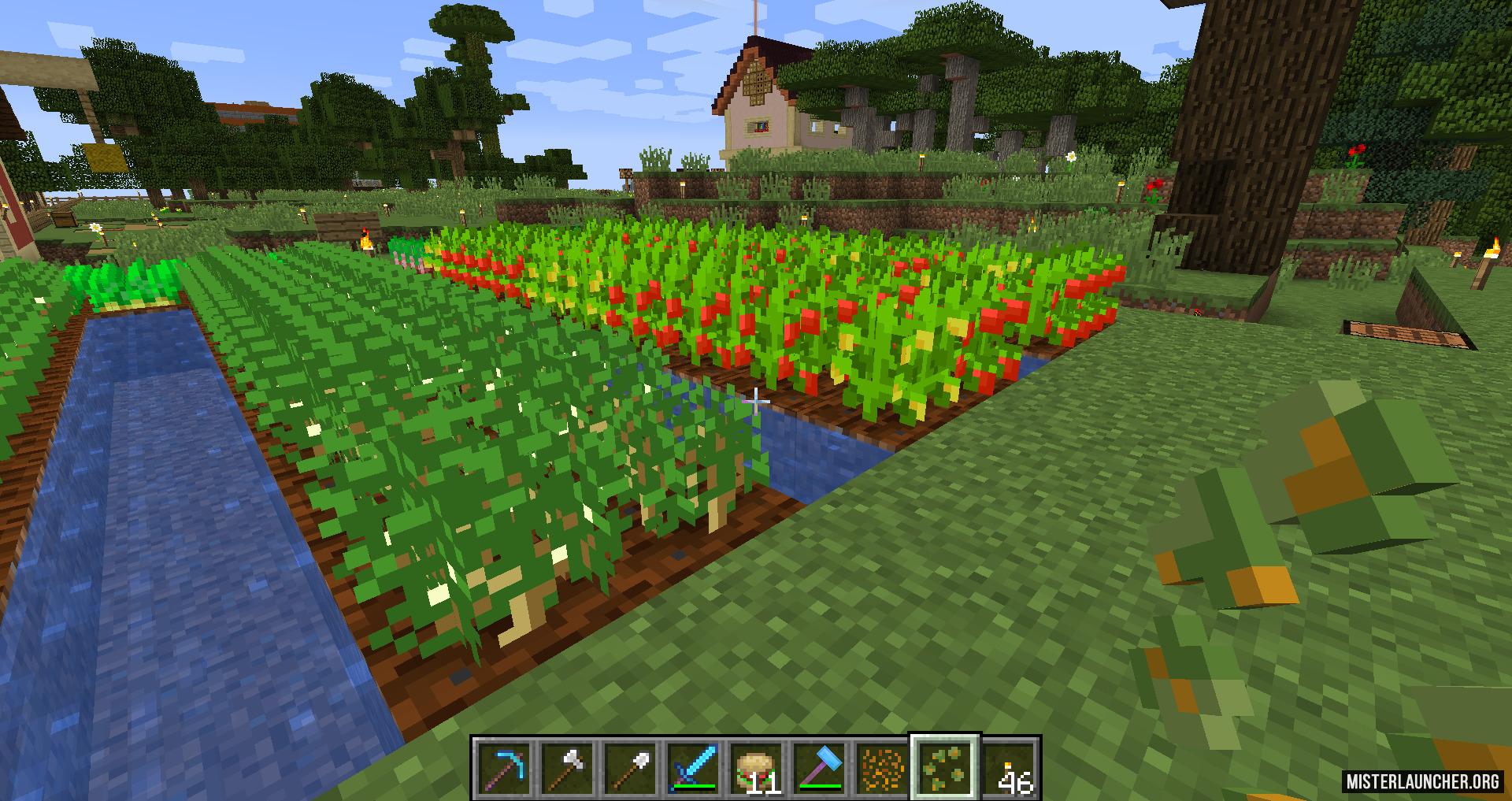Select the sandwich stack of 11

(756, 766)
